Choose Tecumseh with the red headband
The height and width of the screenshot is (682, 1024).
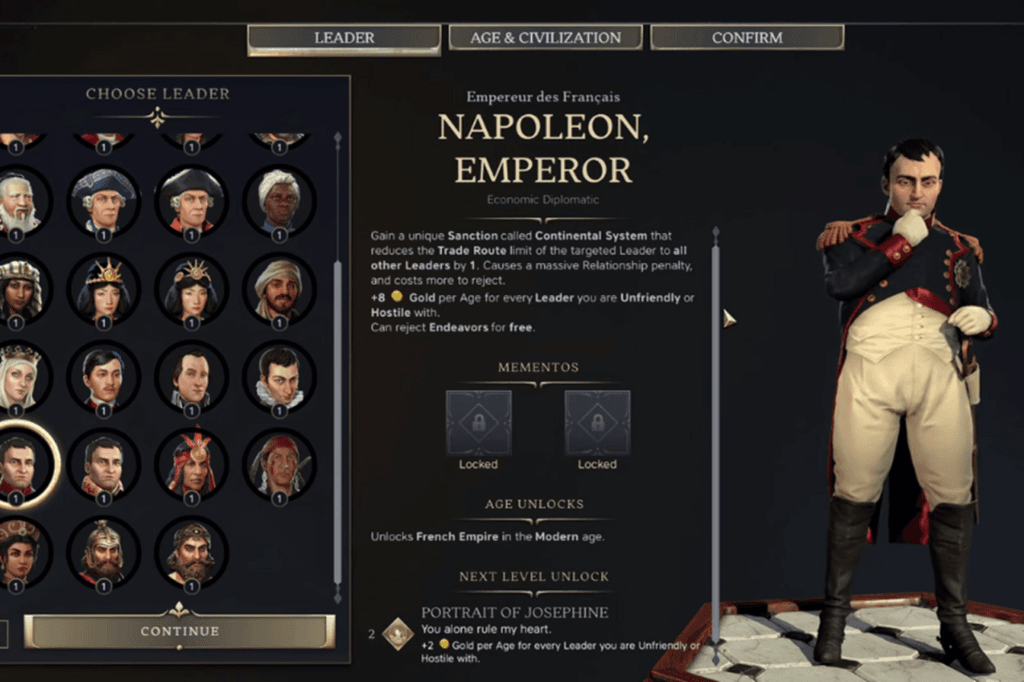[x=279, y=465]
